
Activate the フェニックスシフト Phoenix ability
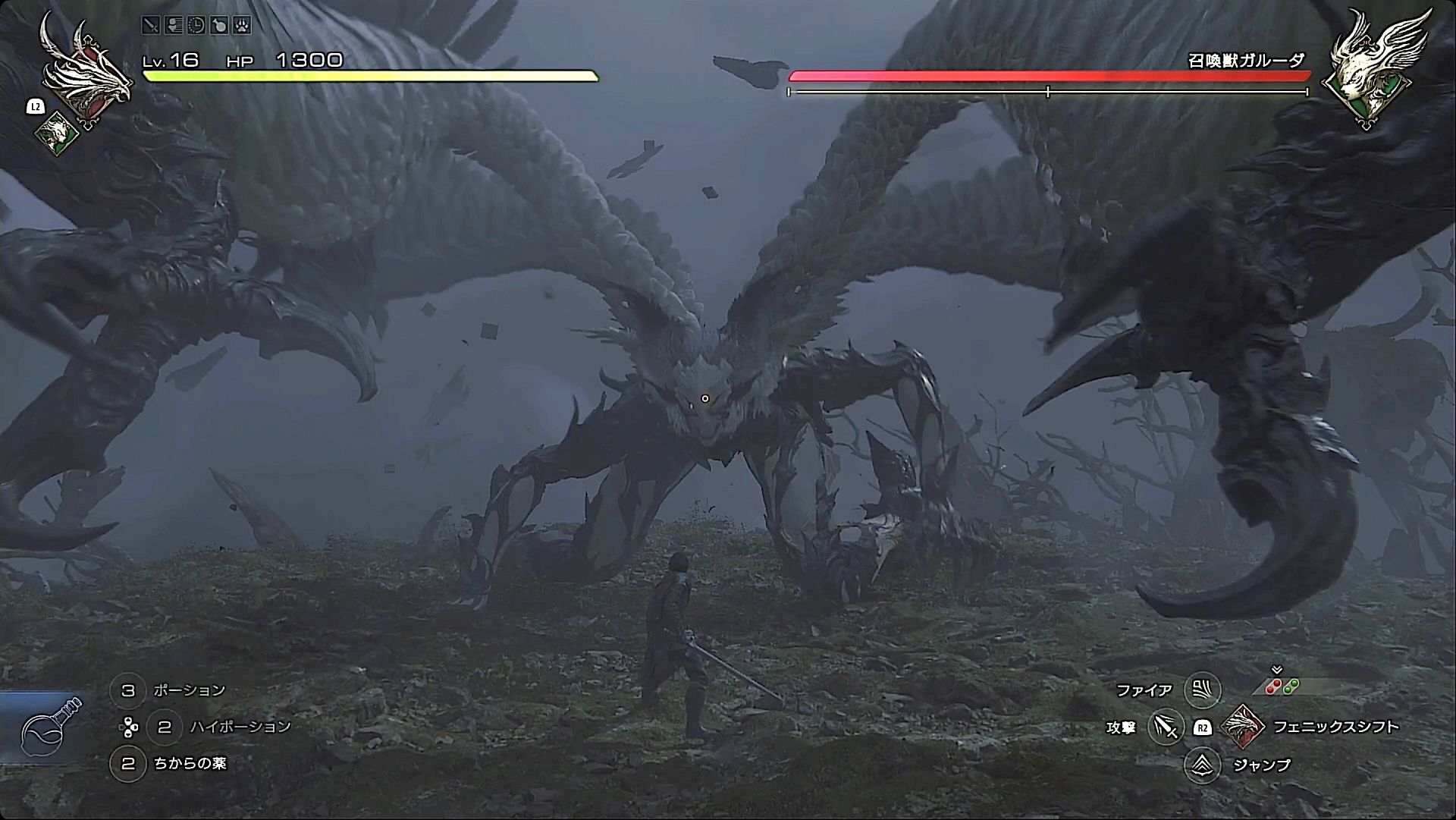click(x=1244, y=726)
